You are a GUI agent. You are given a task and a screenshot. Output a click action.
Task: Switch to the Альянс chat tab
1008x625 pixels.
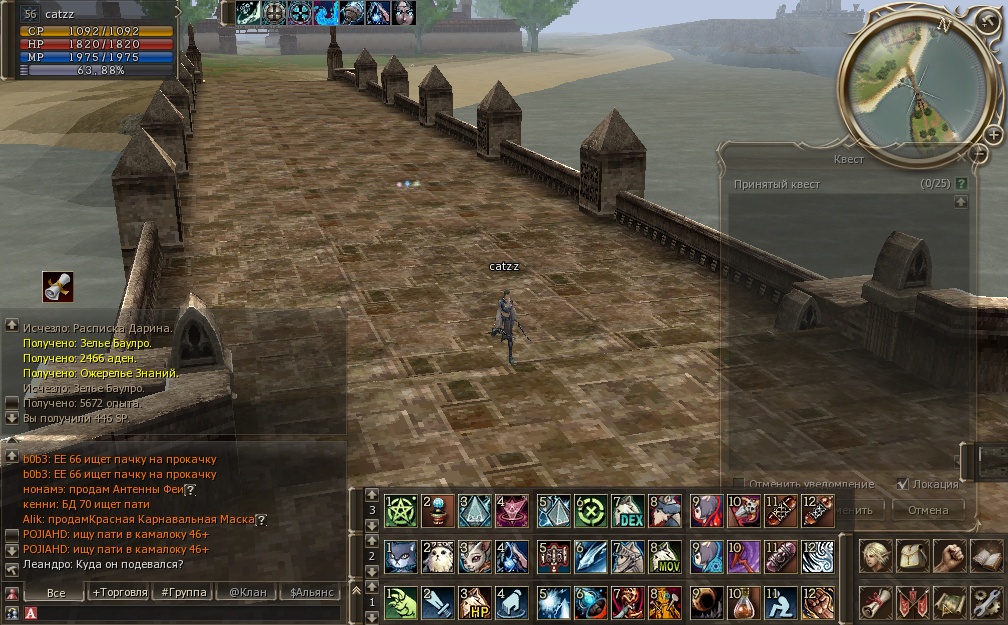pyautogui.click(x=312, y=592)
